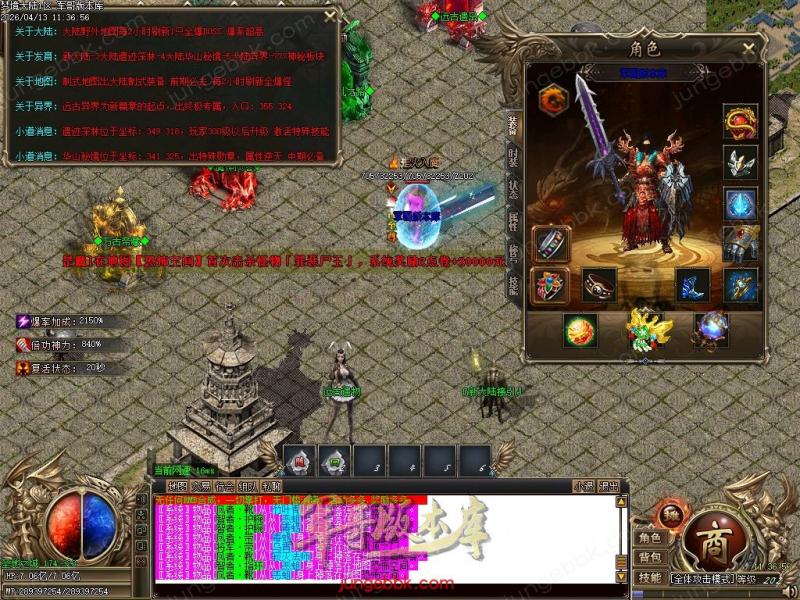Open the 技能 skills button by the shop orb
The width and height of the screenshot is (800, 600).
650,577
